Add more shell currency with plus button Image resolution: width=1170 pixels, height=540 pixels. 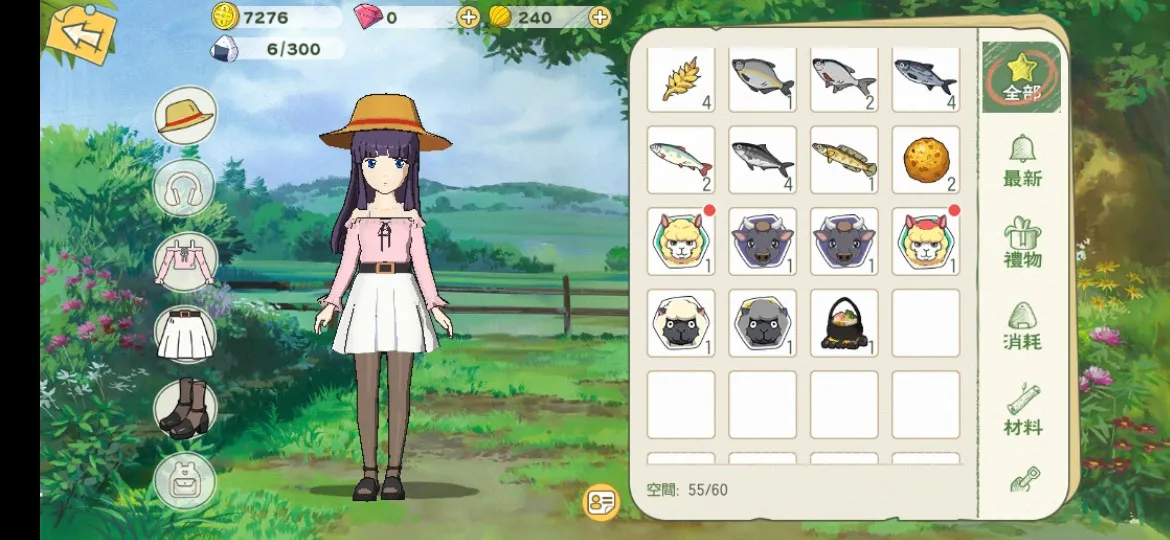pos(599,17)
